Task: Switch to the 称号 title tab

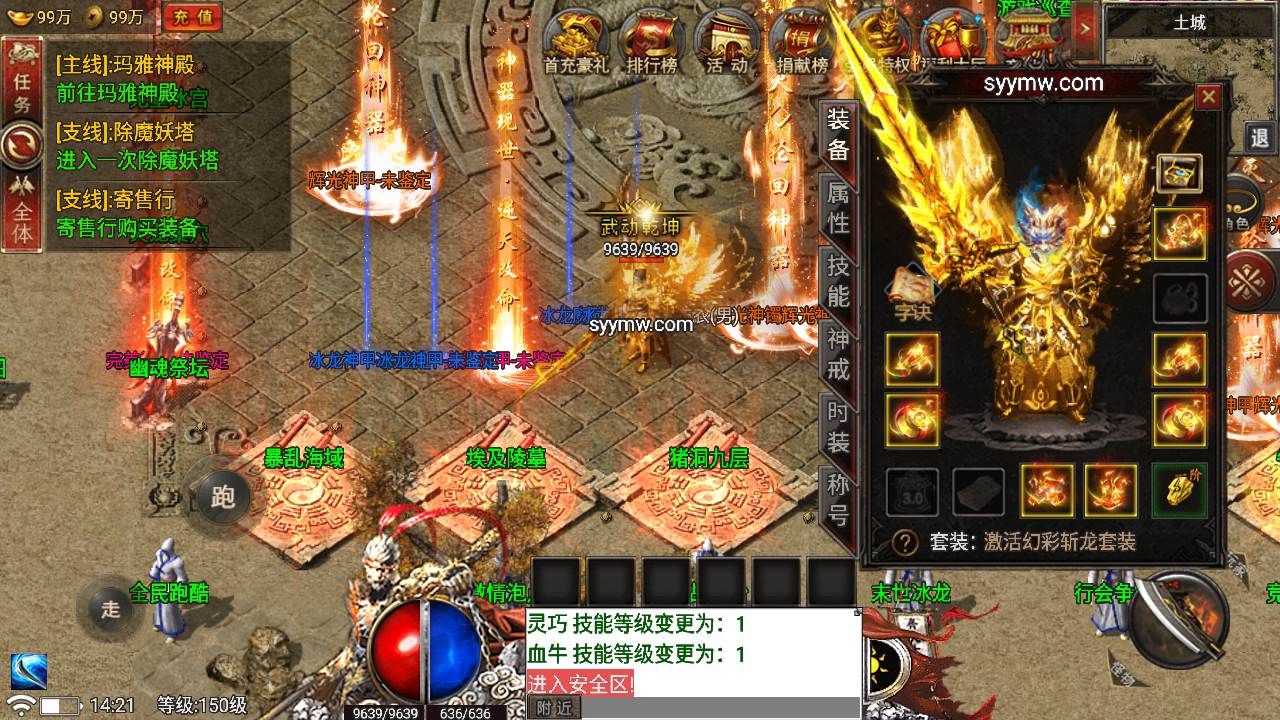Action: 838,500
